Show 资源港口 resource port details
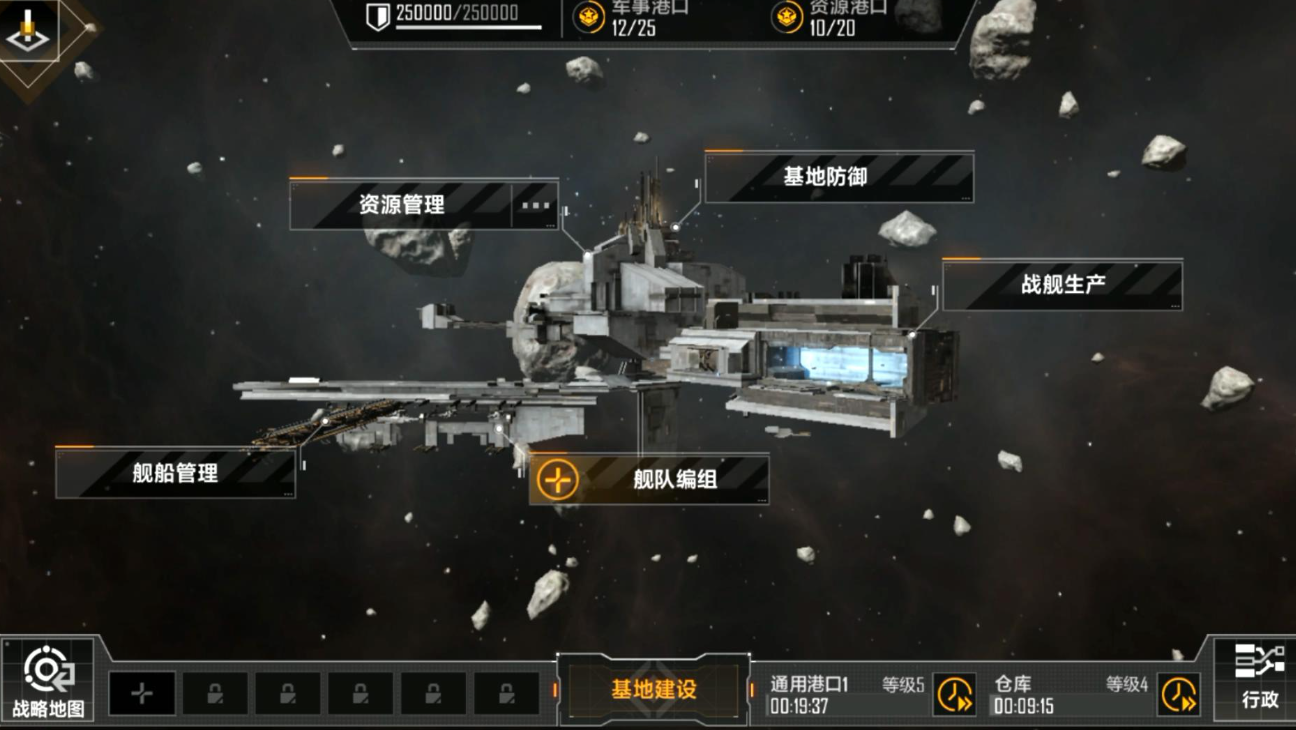 [x=832, y=17]
